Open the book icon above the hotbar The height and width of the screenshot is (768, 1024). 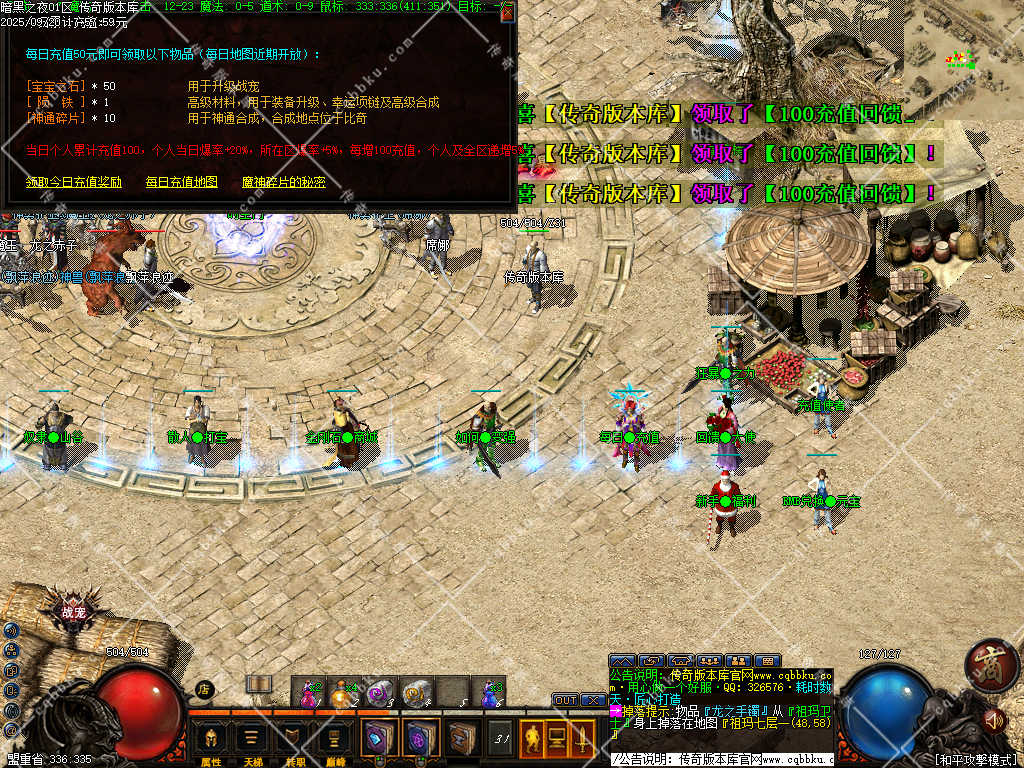coord(259,684)
